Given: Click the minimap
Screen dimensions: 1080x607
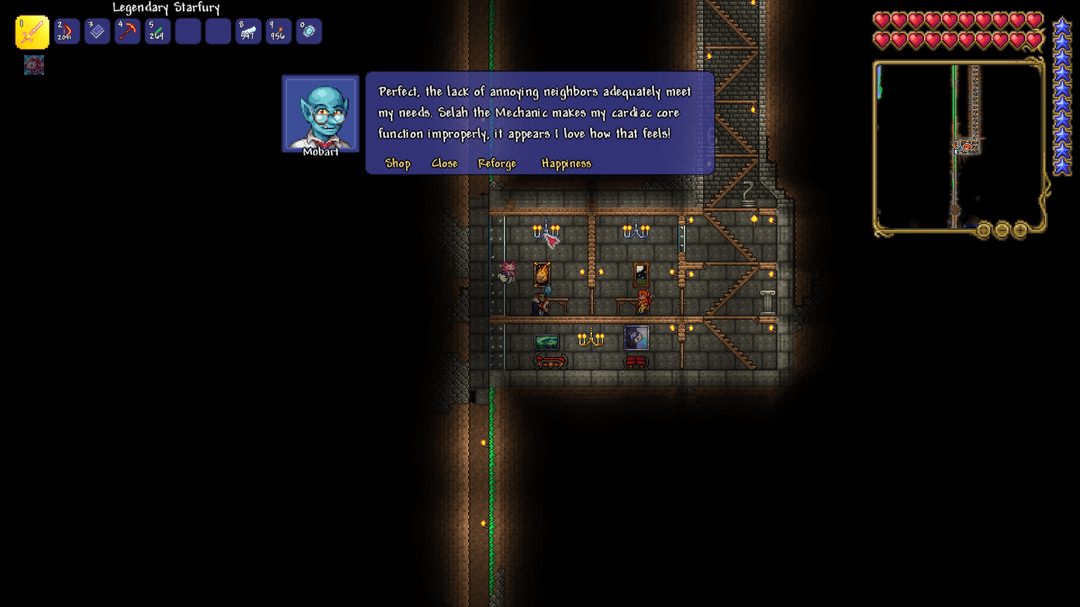Looking at the screenshot, I should [x=958, y=146].
